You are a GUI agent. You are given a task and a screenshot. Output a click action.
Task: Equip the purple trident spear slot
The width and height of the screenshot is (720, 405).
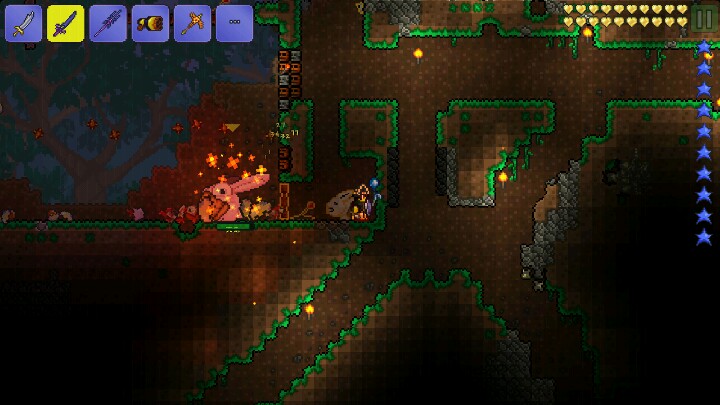108,23
